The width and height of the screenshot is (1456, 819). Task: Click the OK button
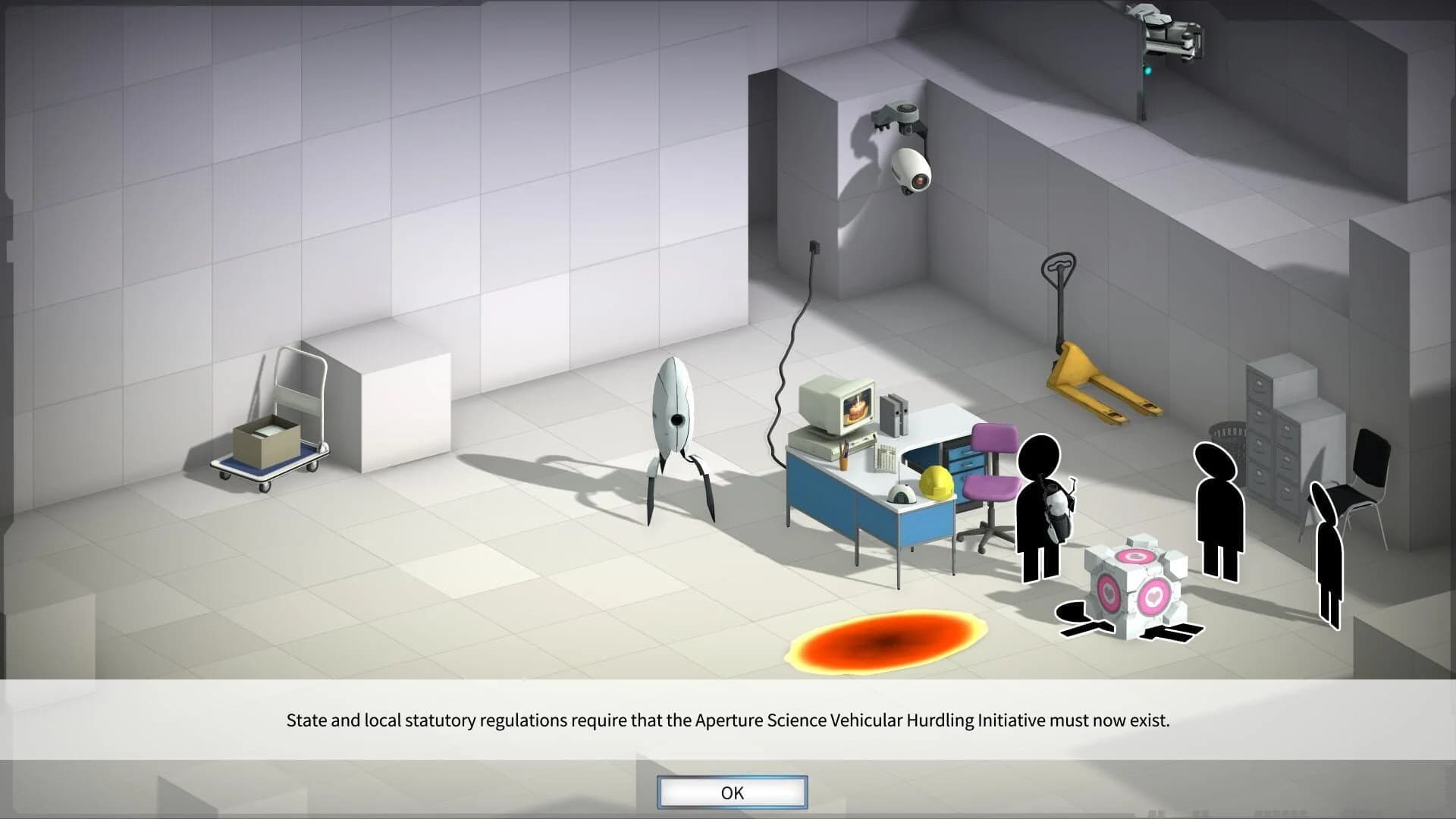730,792
